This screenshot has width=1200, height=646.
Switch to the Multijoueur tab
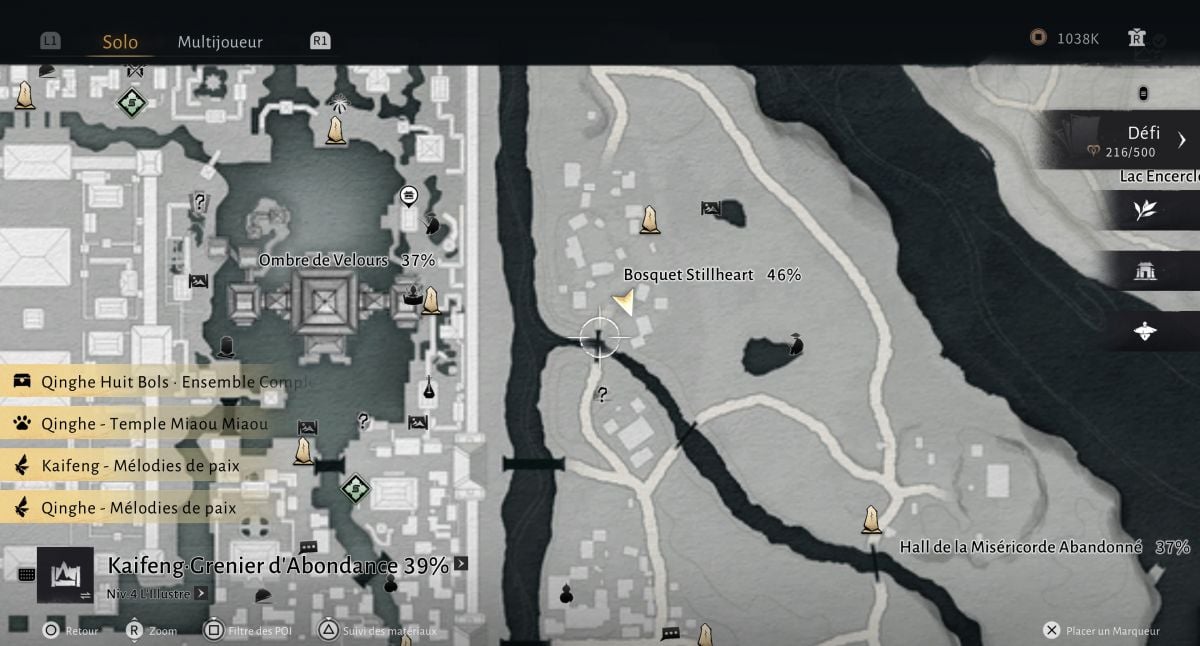pyautogui.click(x=220, y=42)
